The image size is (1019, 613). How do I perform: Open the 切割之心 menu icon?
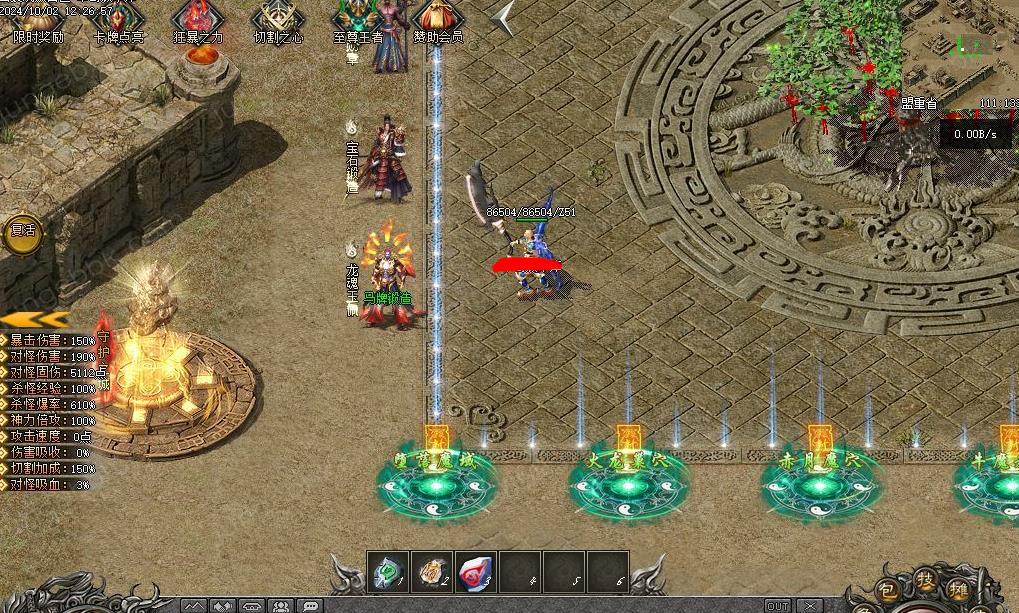click(277, 20)
